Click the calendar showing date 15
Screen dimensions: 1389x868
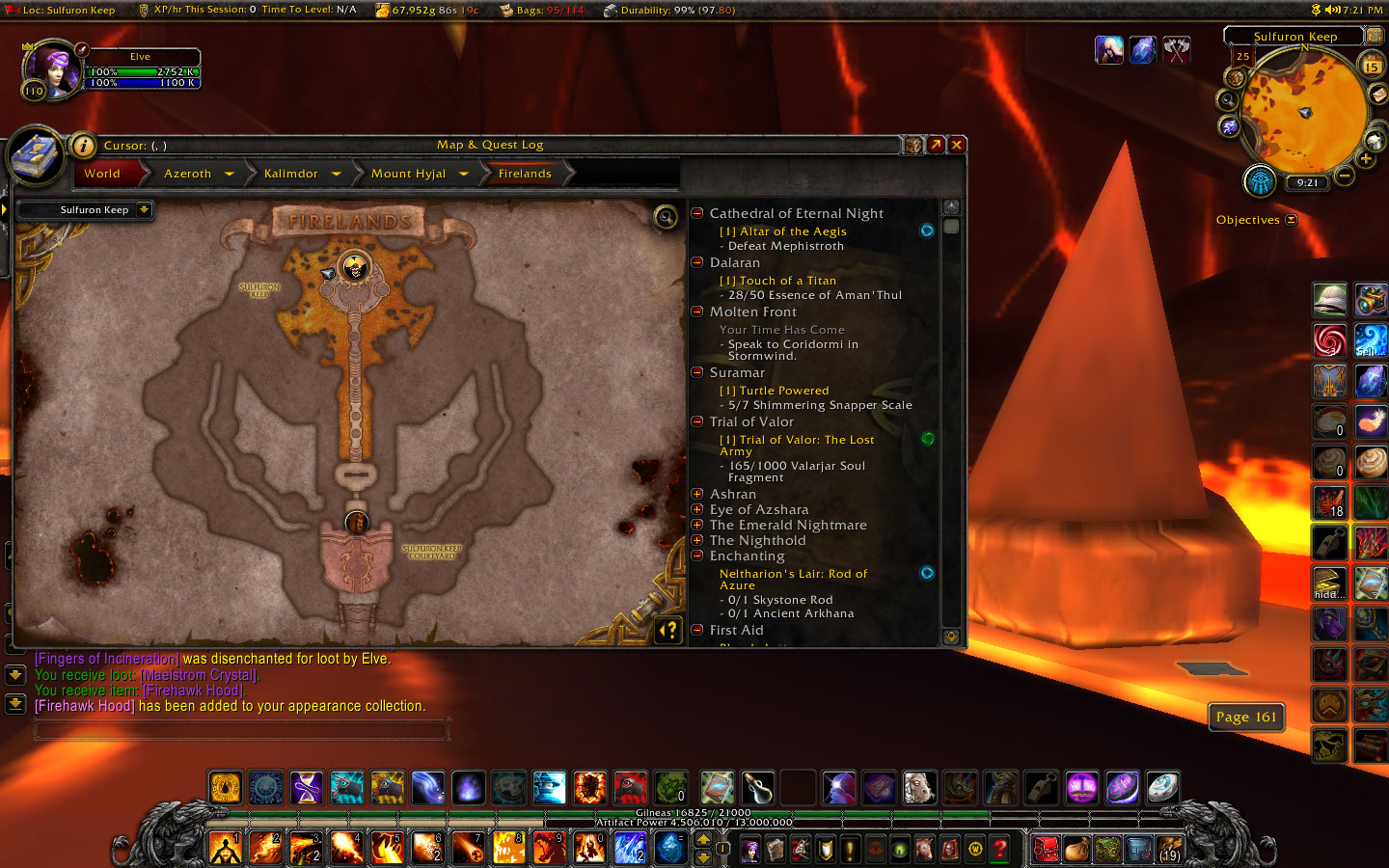click(x=1372, y=65)
